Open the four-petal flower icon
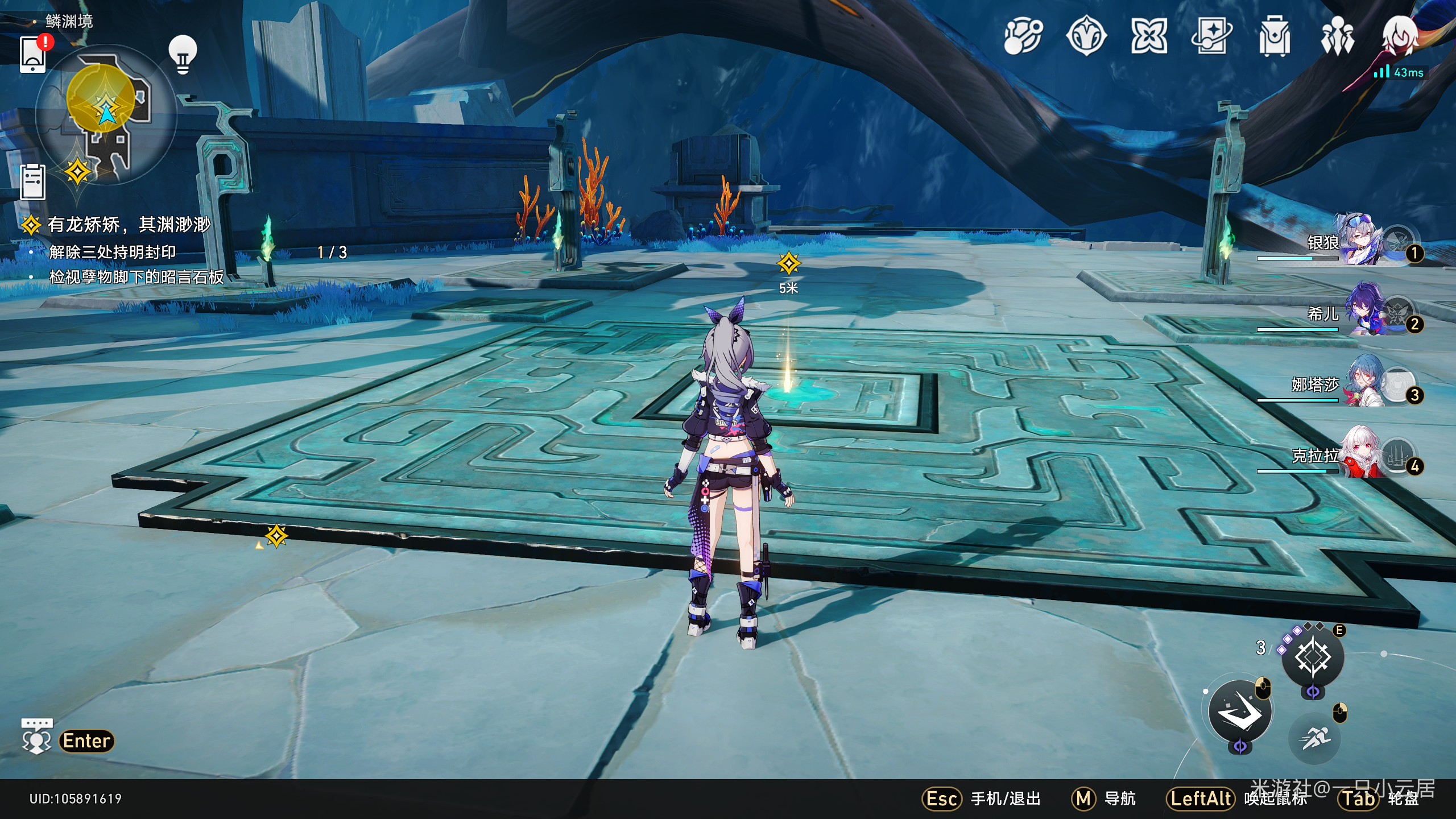 tap(1149, 37)
